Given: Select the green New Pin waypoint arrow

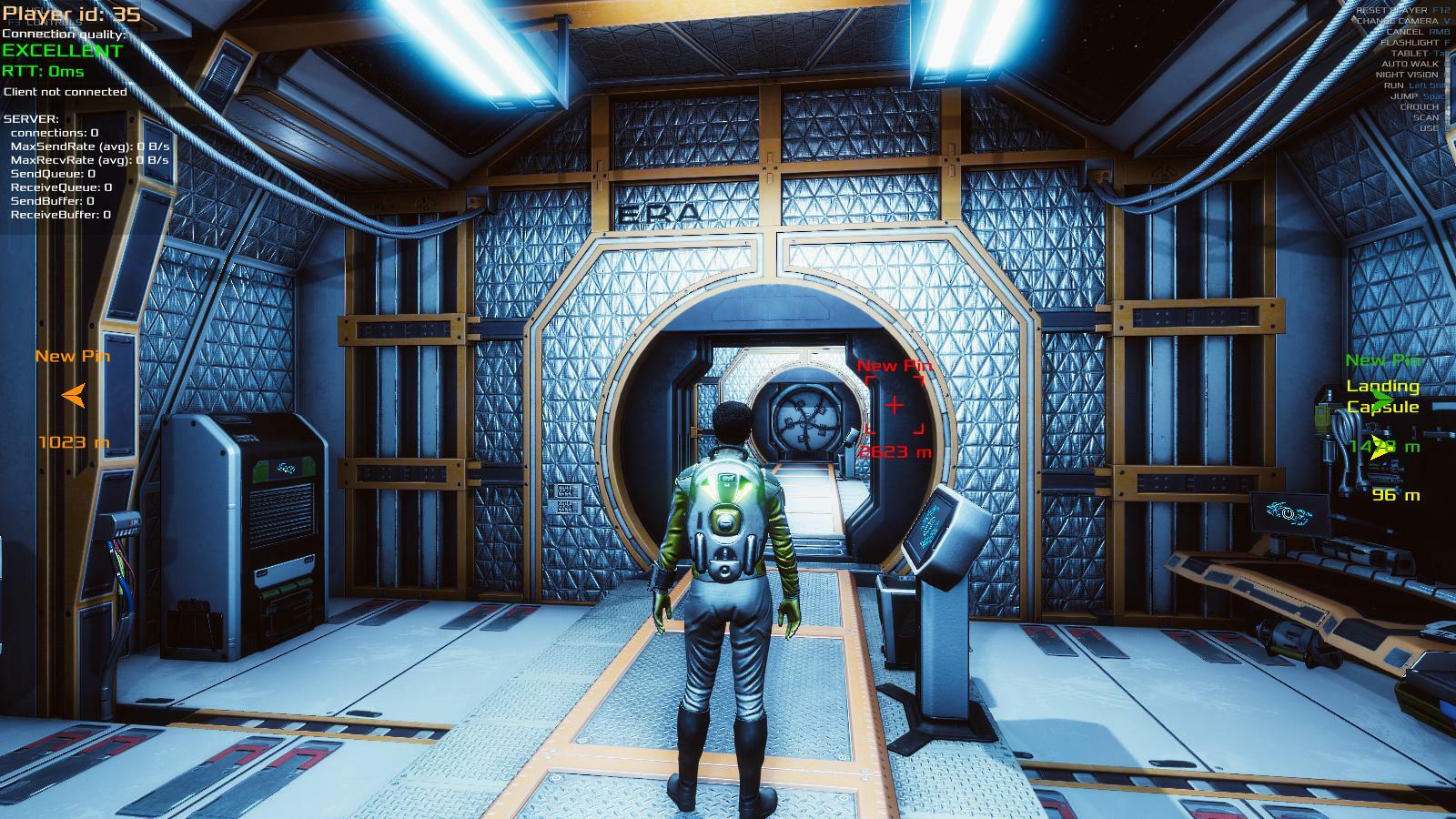Looking at the screenshot, I should click(x=1384, y=399).
